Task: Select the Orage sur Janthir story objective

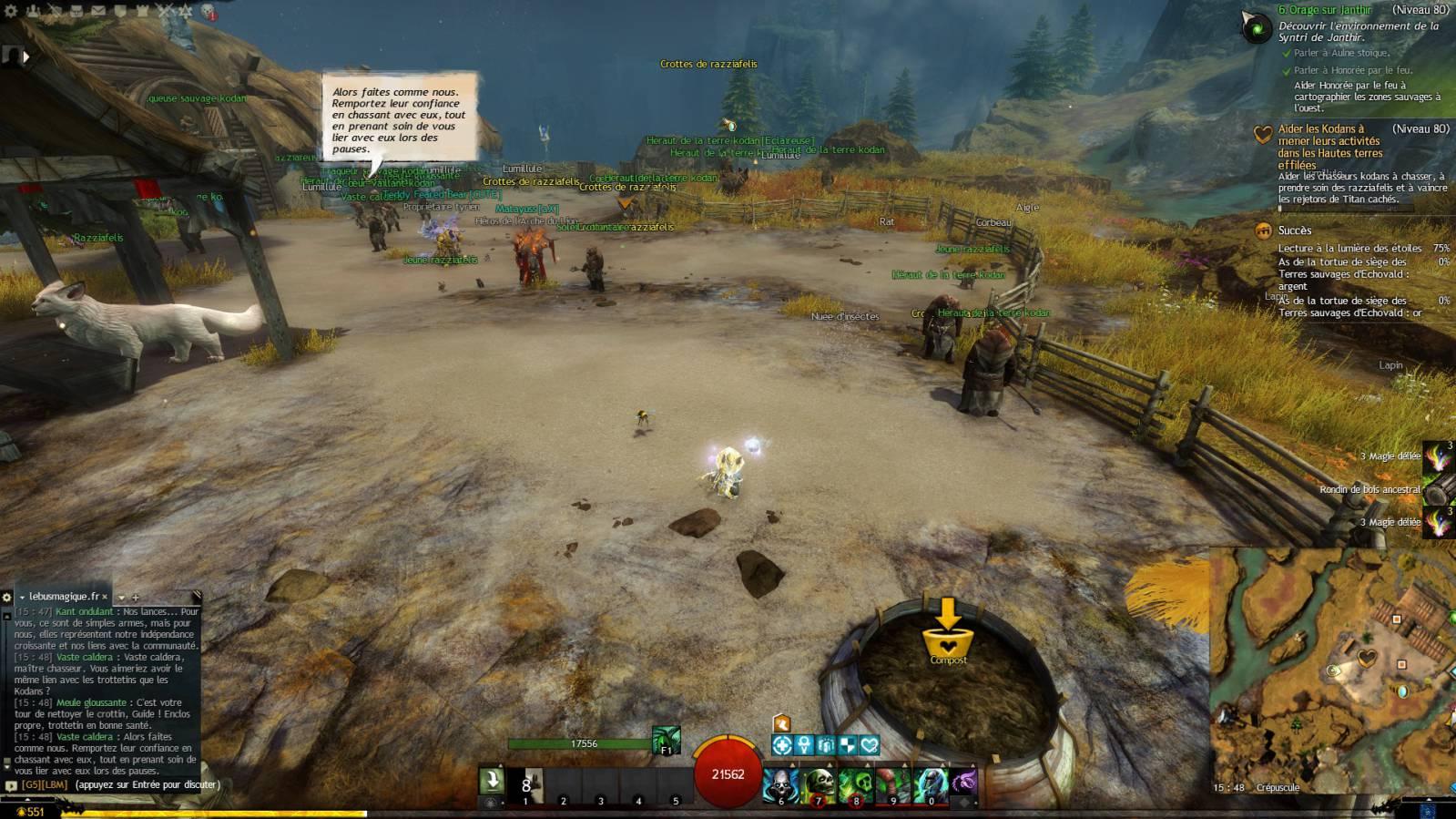Action: tap(1324, 10)
